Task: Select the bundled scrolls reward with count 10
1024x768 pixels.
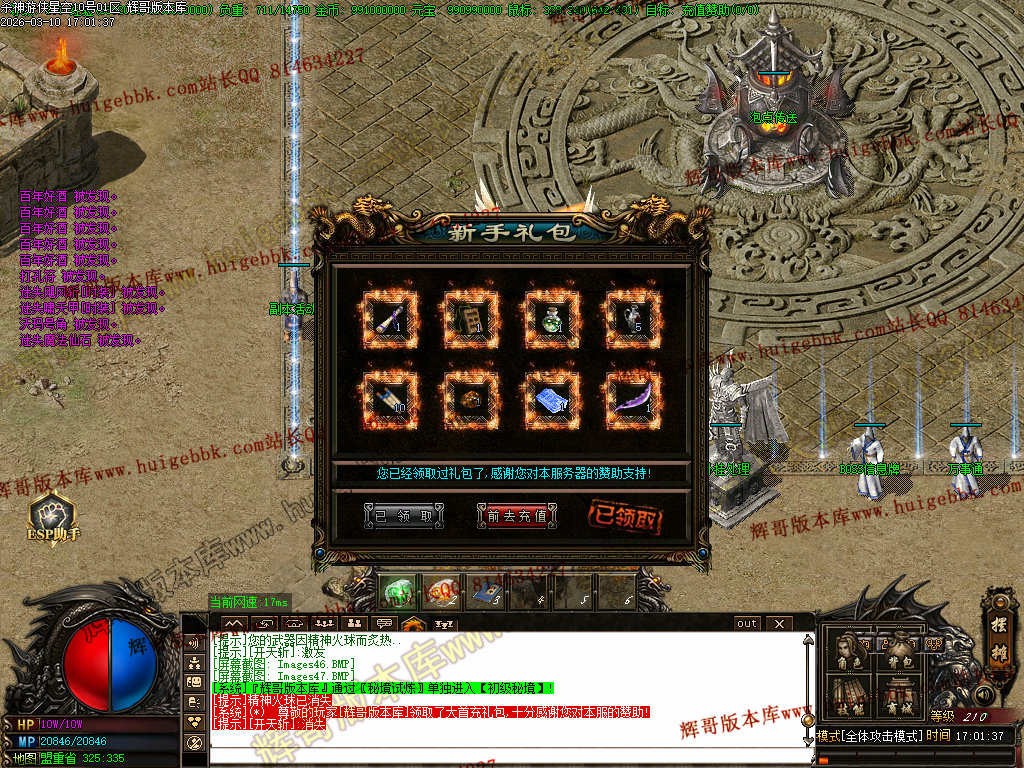Action: pyautogui.click(x=386, y=401)
